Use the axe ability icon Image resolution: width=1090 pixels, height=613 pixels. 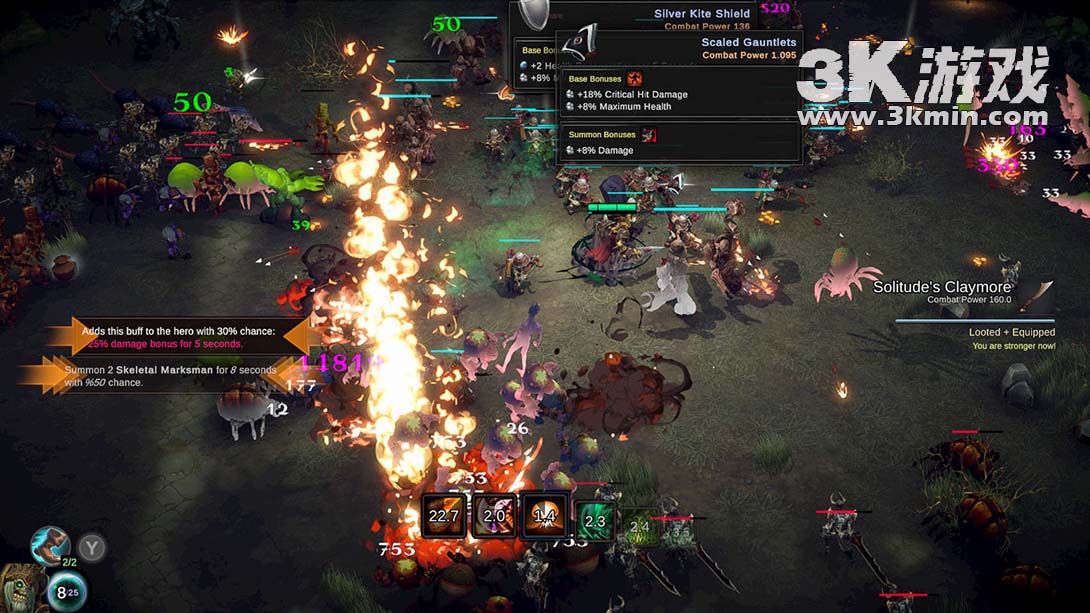494,516
